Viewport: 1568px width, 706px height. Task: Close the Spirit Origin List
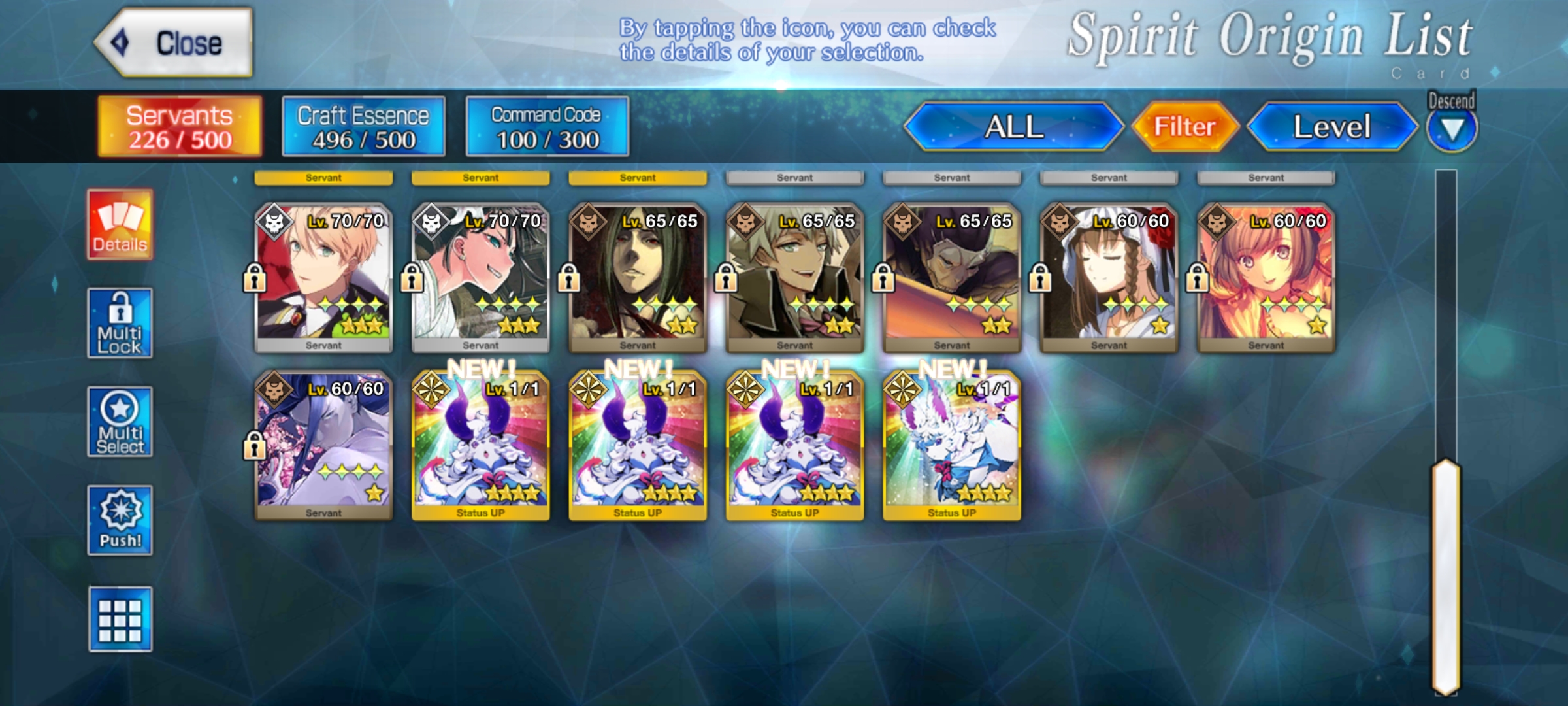174,43
